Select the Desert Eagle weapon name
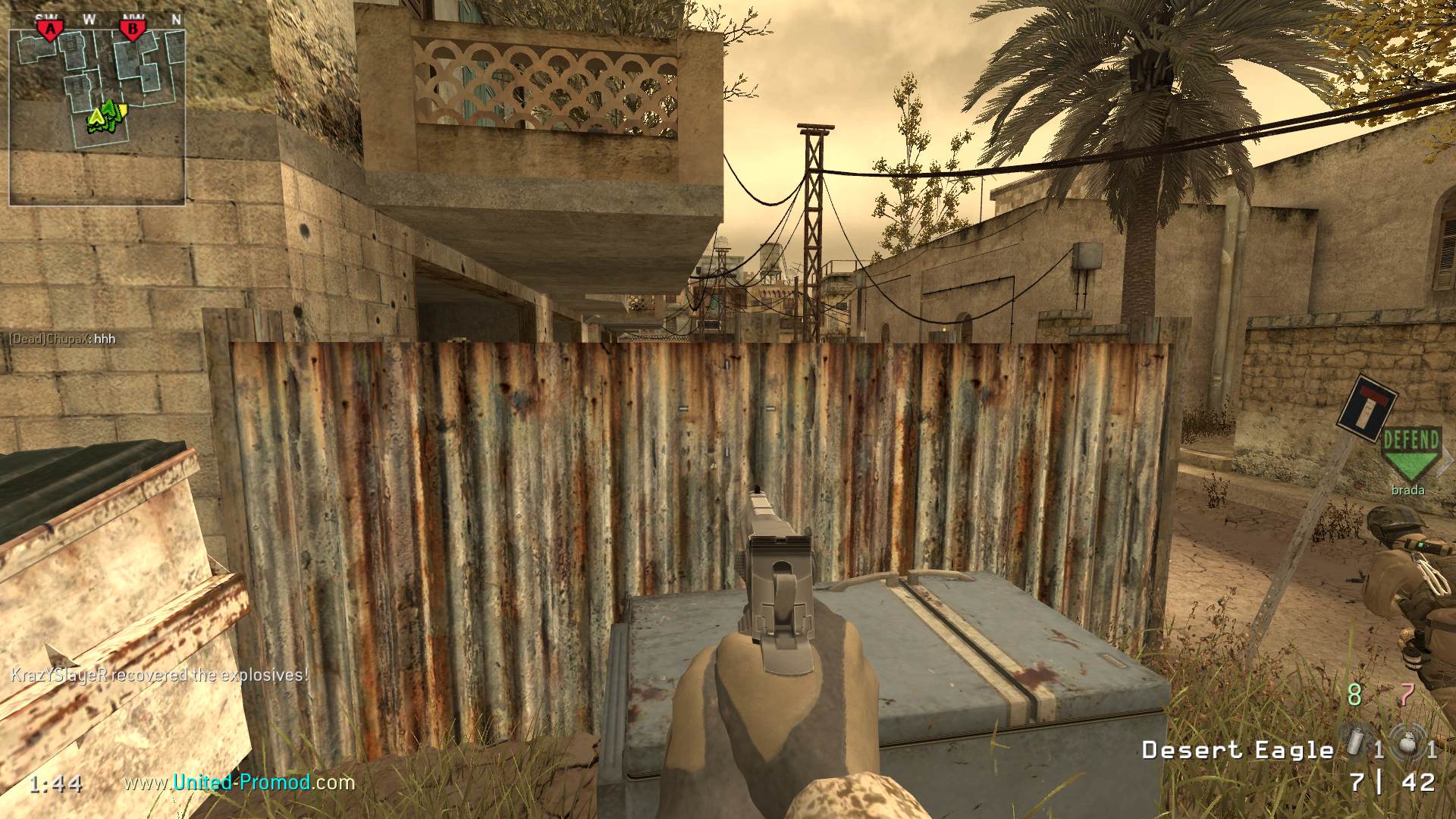The width and height of the screenshot is (1456, 819). 1238,750
